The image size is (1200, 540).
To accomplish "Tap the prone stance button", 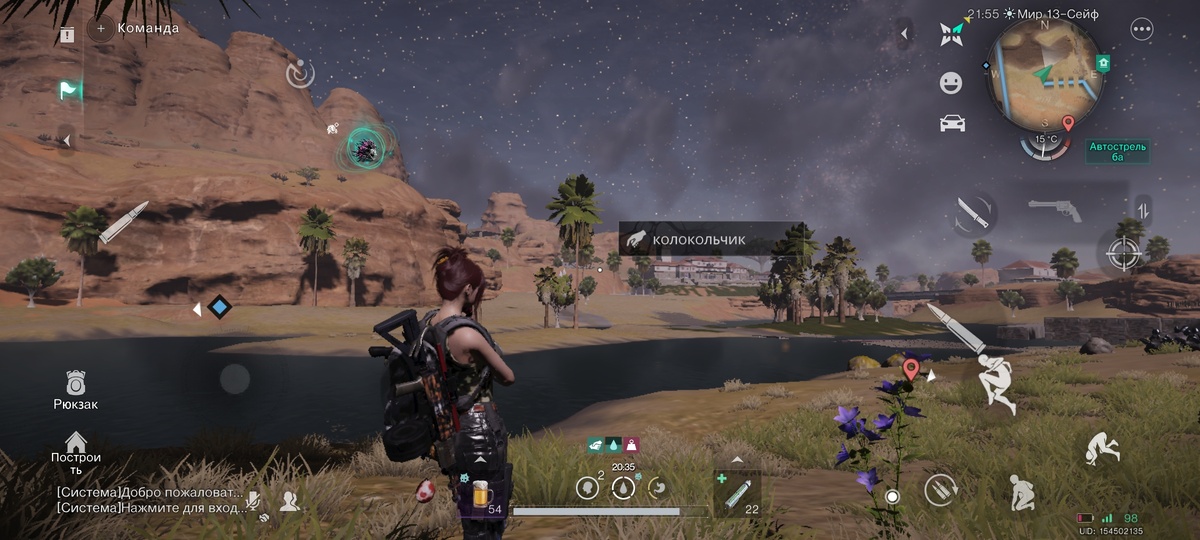I will tap(1102, 448).
